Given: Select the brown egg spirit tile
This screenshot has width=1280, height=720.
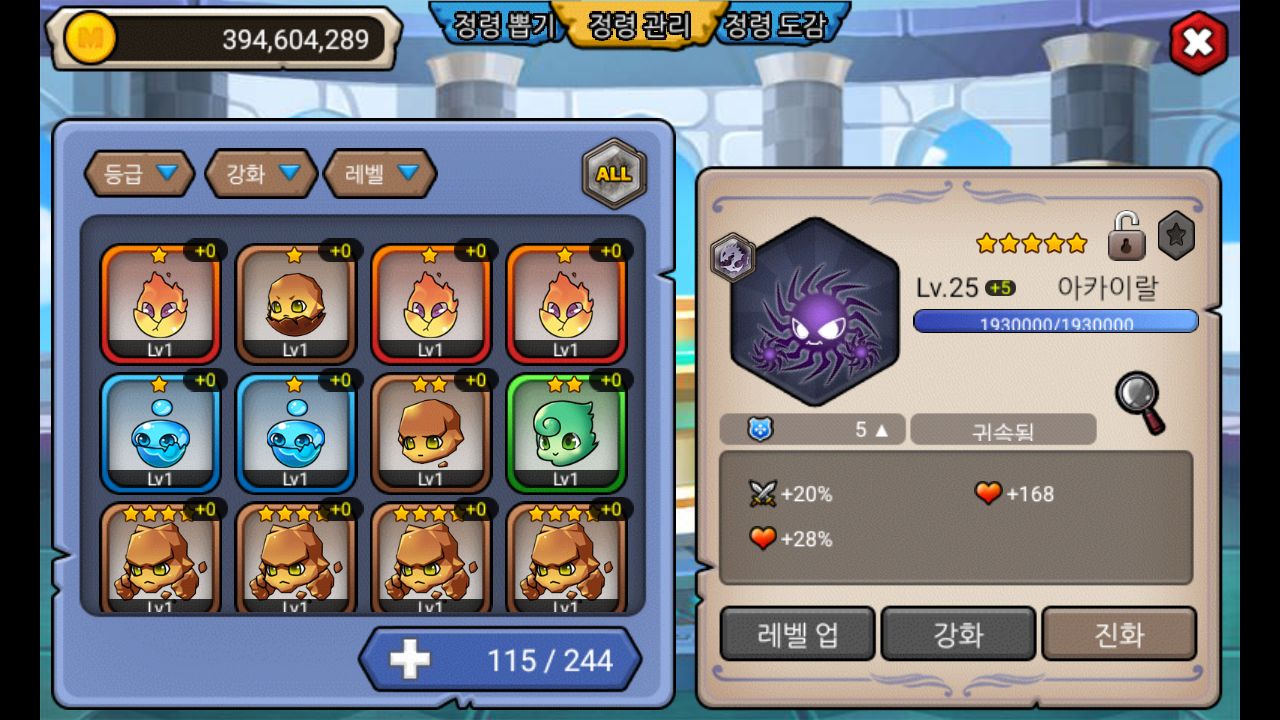Looking at the screenshot, I should [x=295, y=304].
